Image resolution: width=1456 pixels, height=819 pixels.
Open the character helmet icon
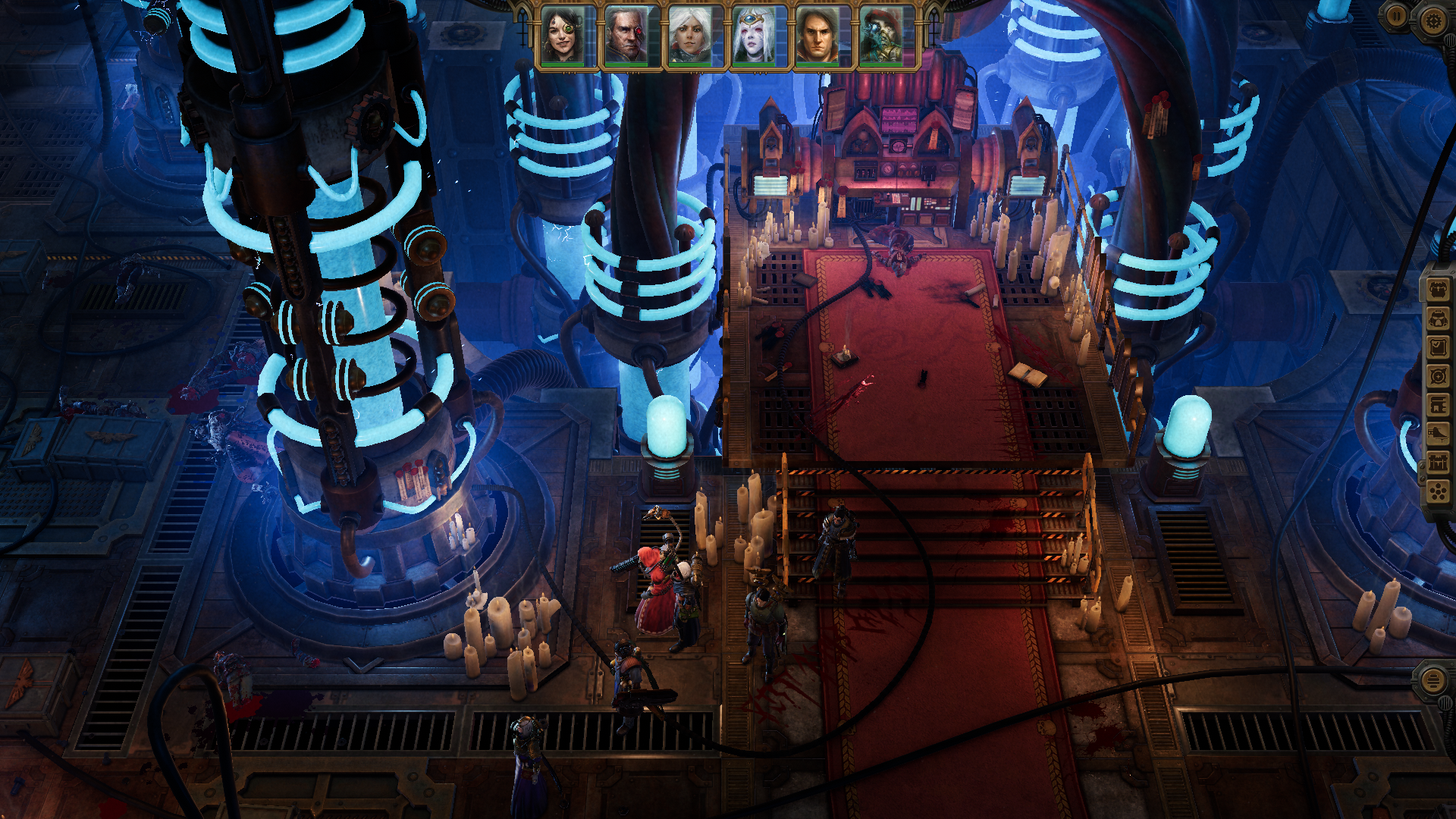1438,318
